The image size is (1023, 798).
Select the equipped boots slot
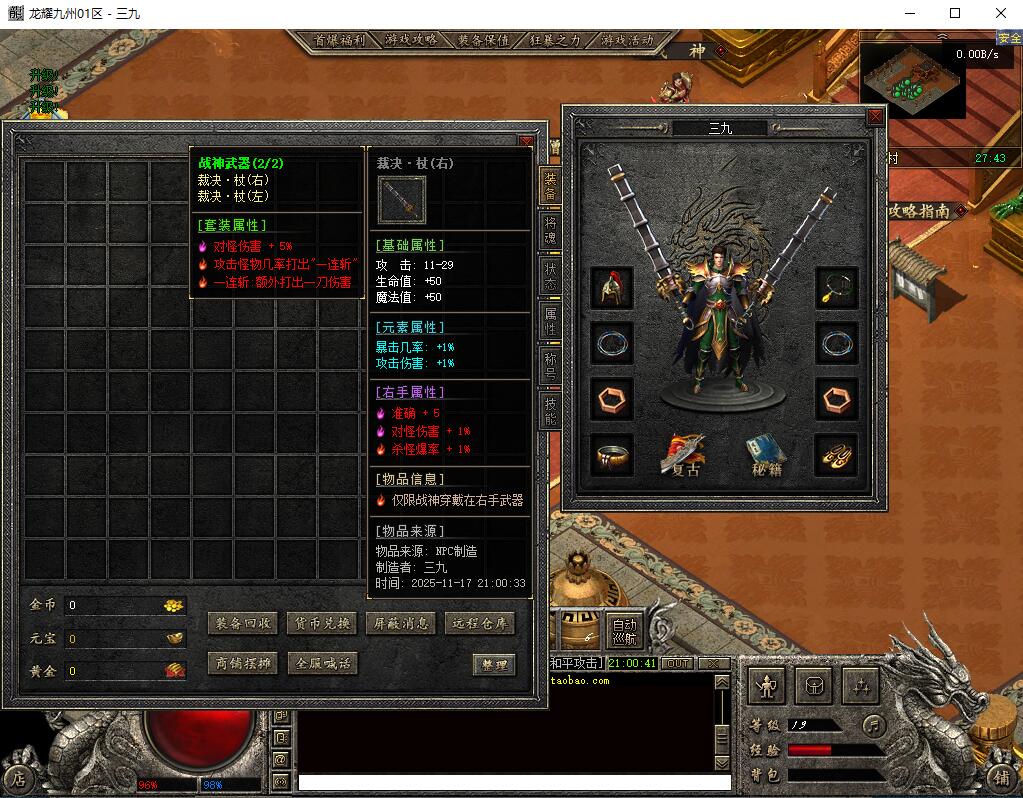pyautogui.click(x=836, y=455)
